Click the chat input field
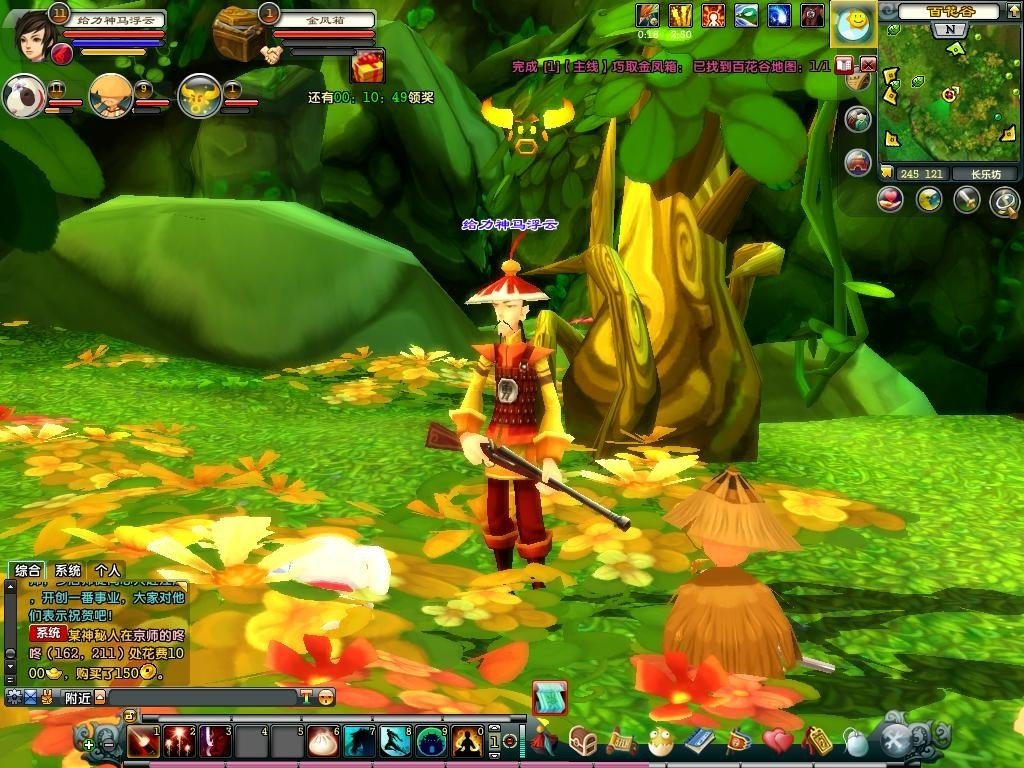Viewport: 1024px width, 768px height. [200, 697]
